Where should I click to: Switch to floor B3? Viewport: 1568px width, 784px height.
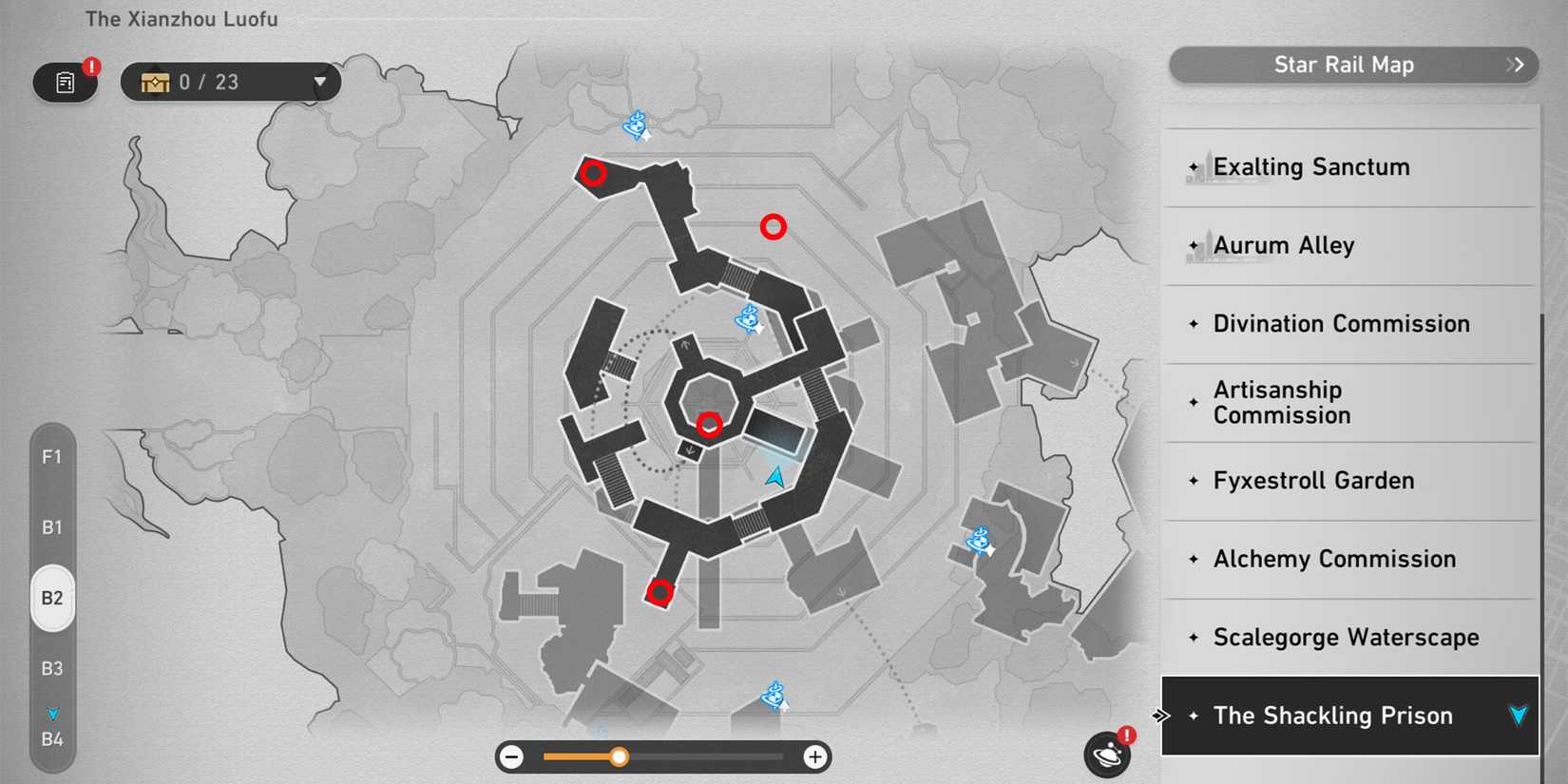point(52,669)
